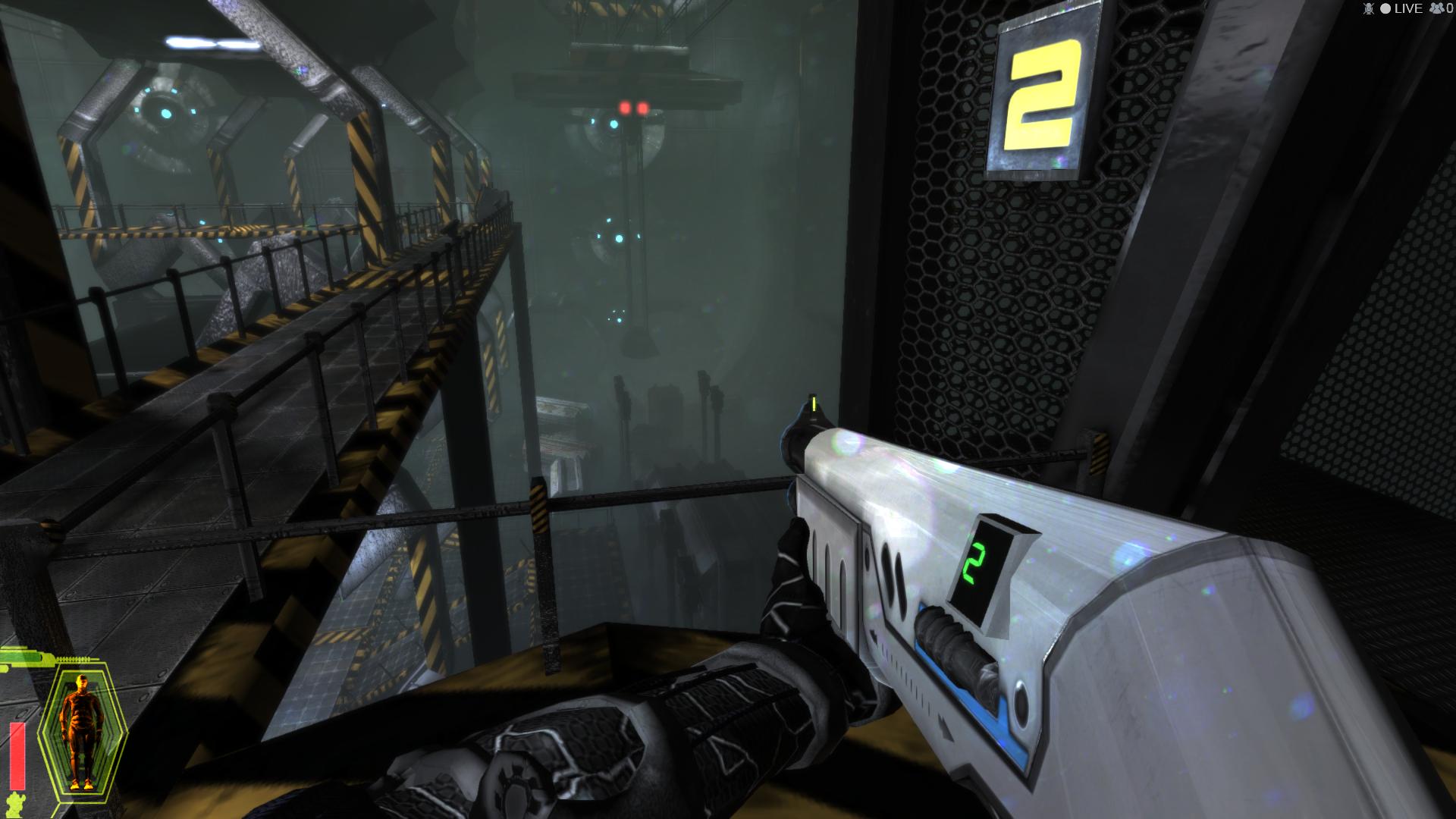Viewport: 1456px width, 819px height.
Task: Select the yellow number 2 wall sign
Action: point(1041,95)
